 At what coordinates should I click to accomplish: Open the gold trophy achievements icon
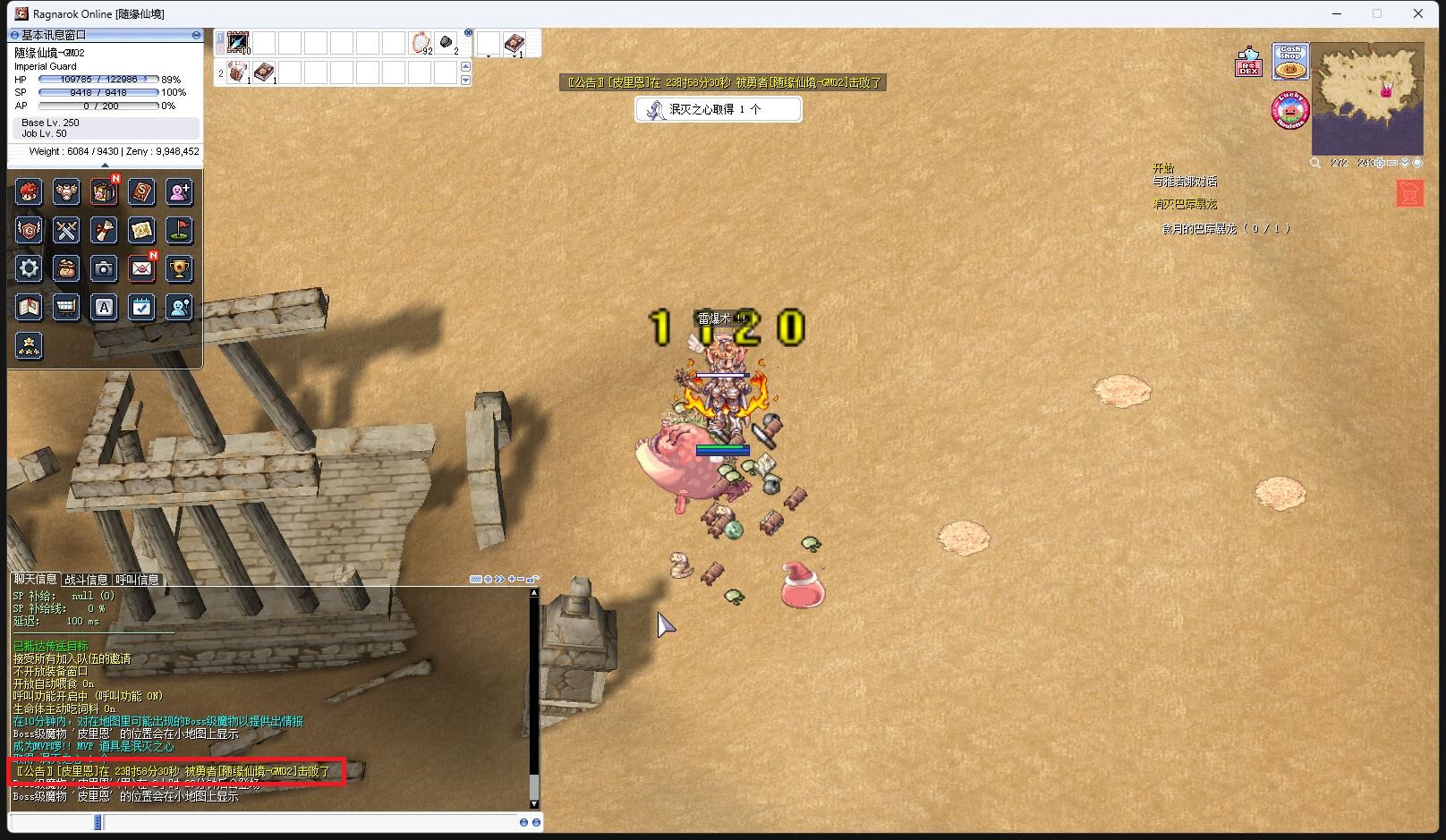pyautogui.click(x=180, y=268)
